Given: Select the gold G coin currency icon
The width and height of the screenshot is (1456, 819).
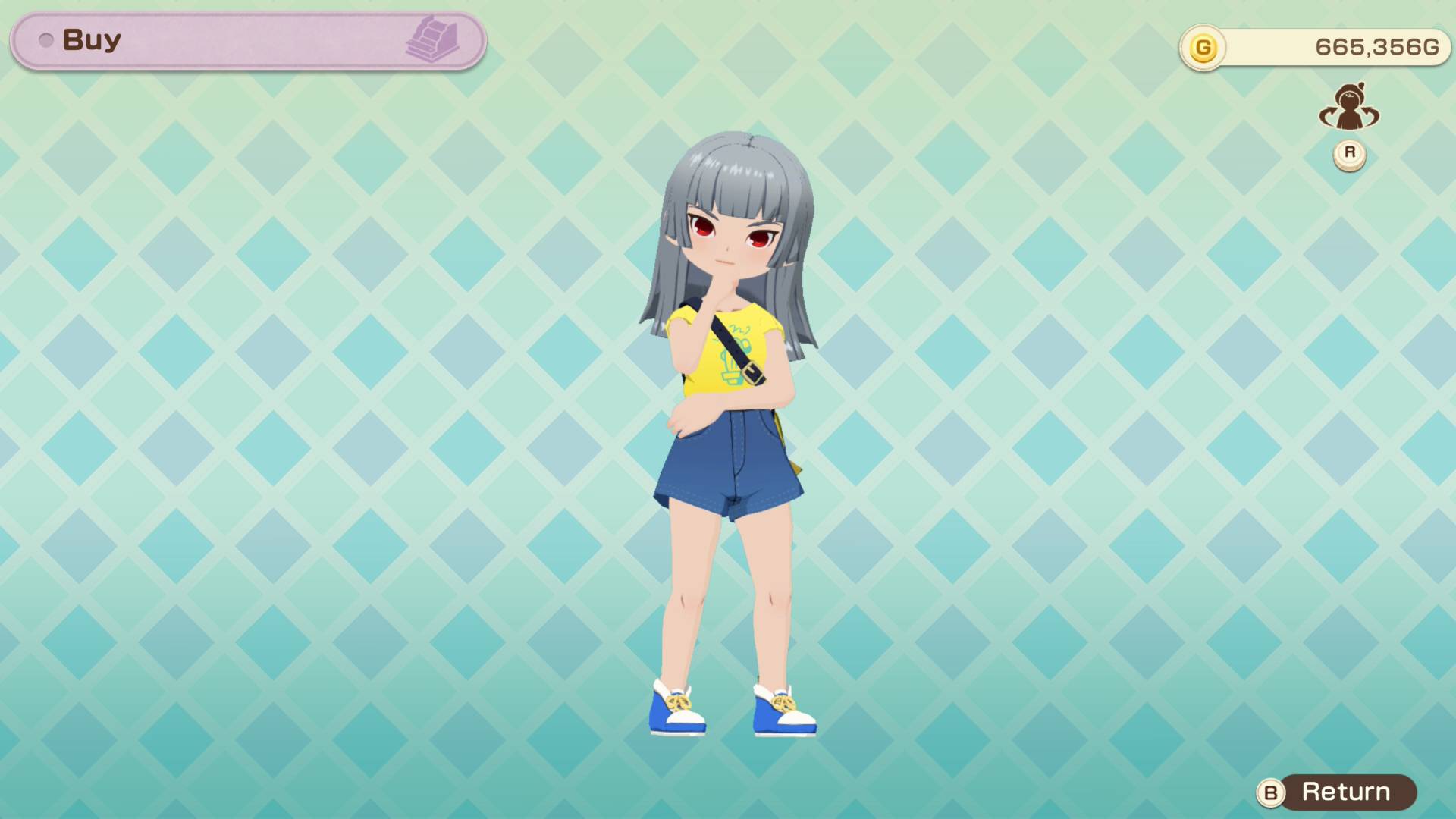Looking at the screenshot, I should tap(1204, 45).
